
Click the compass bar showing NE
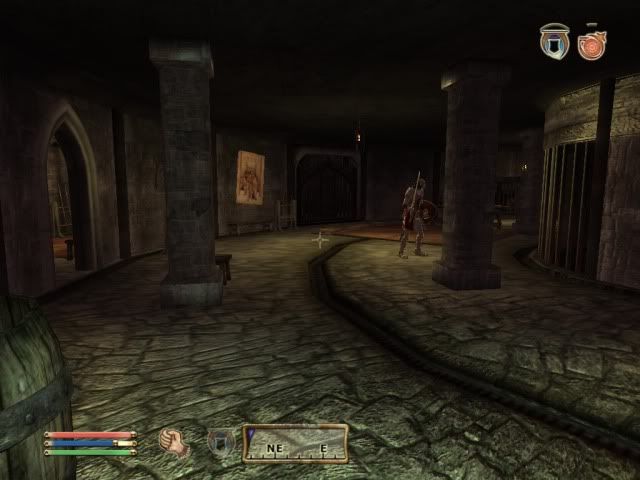click(x=296, y=443)
